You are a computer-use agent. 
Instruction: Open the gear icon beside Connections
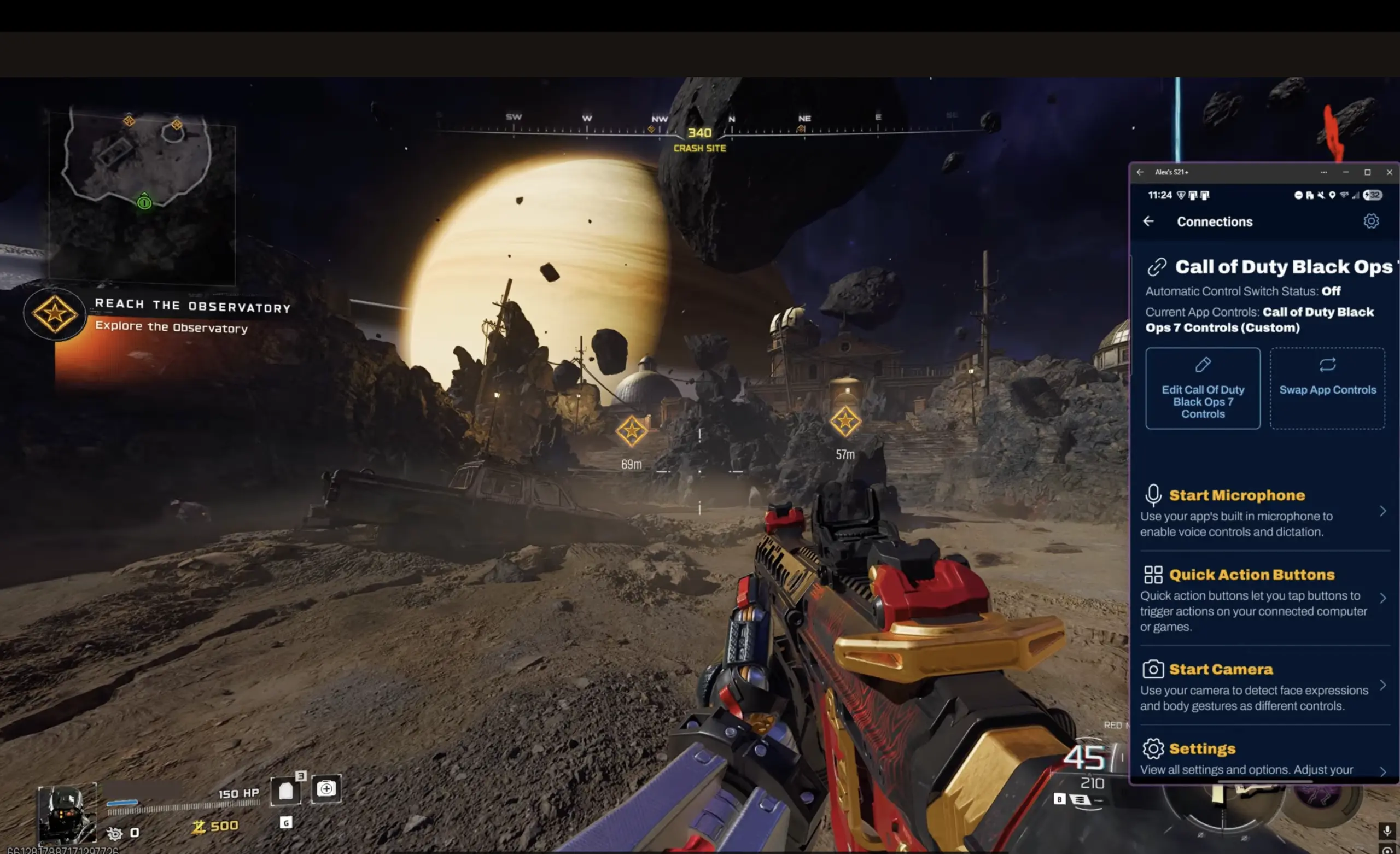coord(1370,221)
